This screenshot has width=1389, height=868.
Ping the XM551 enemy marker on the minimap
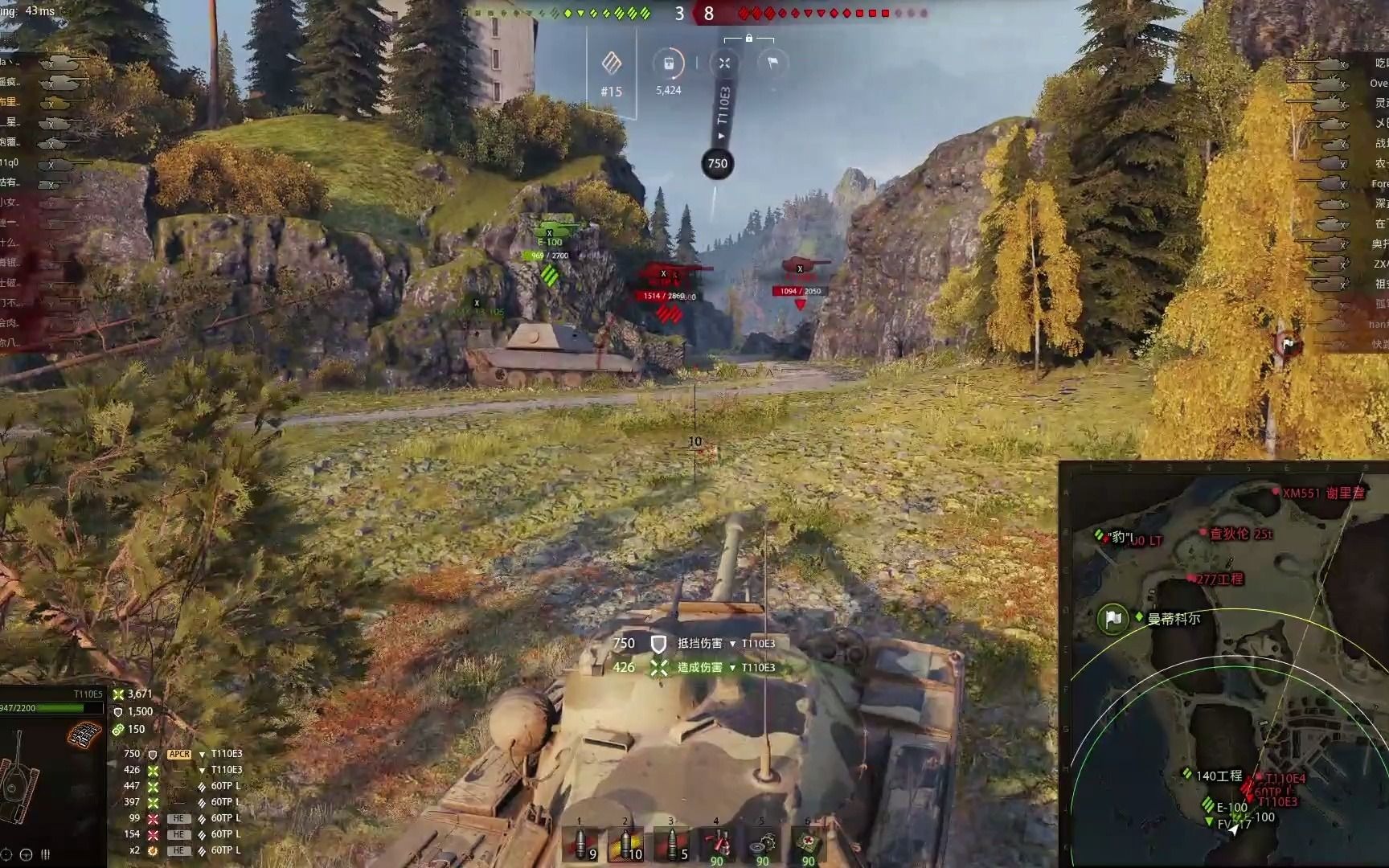pos(1276,492)
